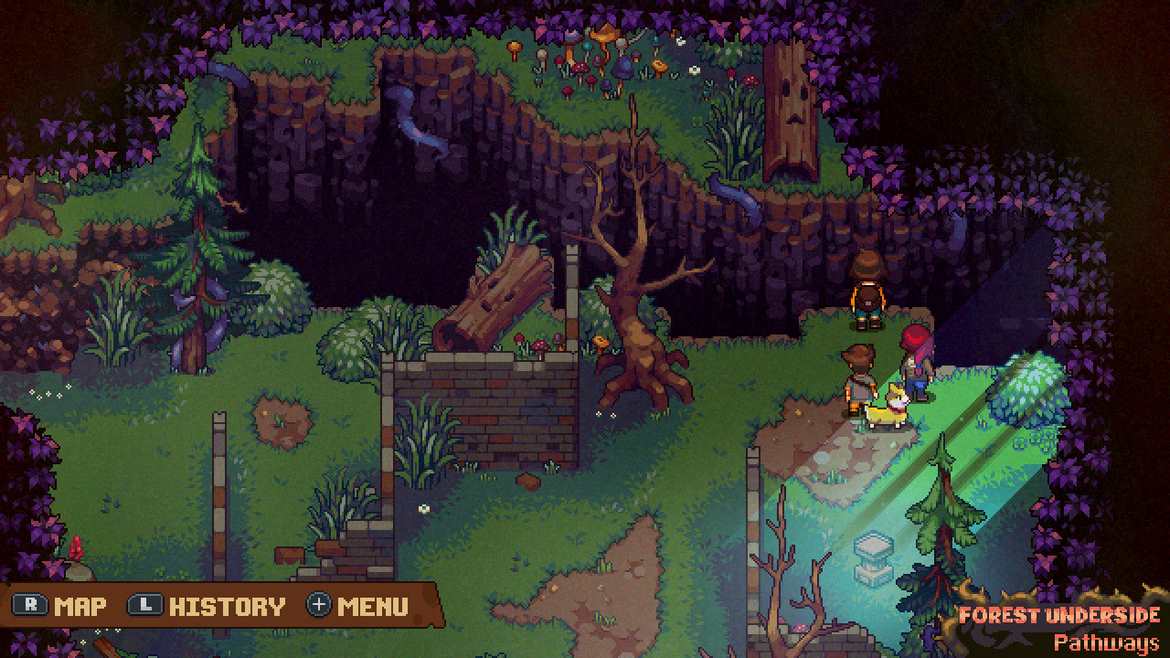Show the History log
This screenshot has height=658, width=1170.
(x=209, y=606)
